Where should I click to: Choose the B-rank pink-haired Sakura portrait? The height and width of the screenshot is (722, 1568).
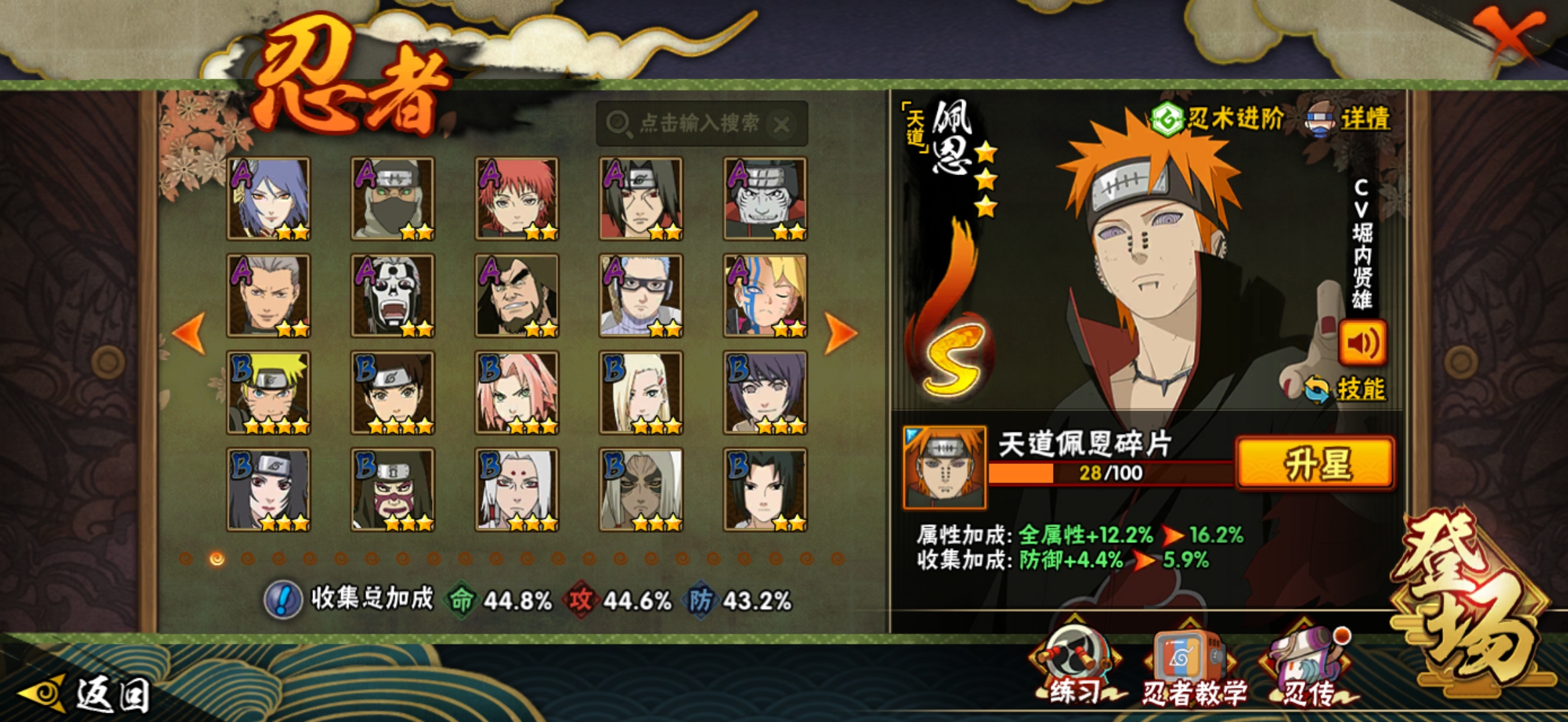516,392
